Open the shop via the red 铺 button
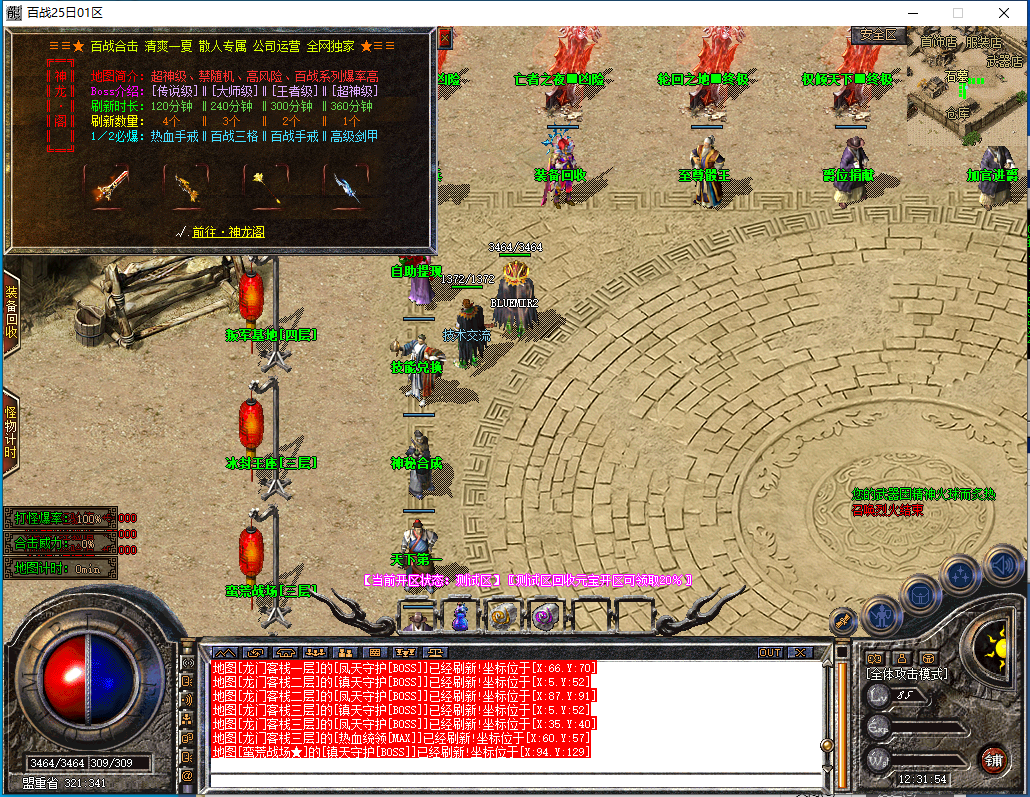 992,759
